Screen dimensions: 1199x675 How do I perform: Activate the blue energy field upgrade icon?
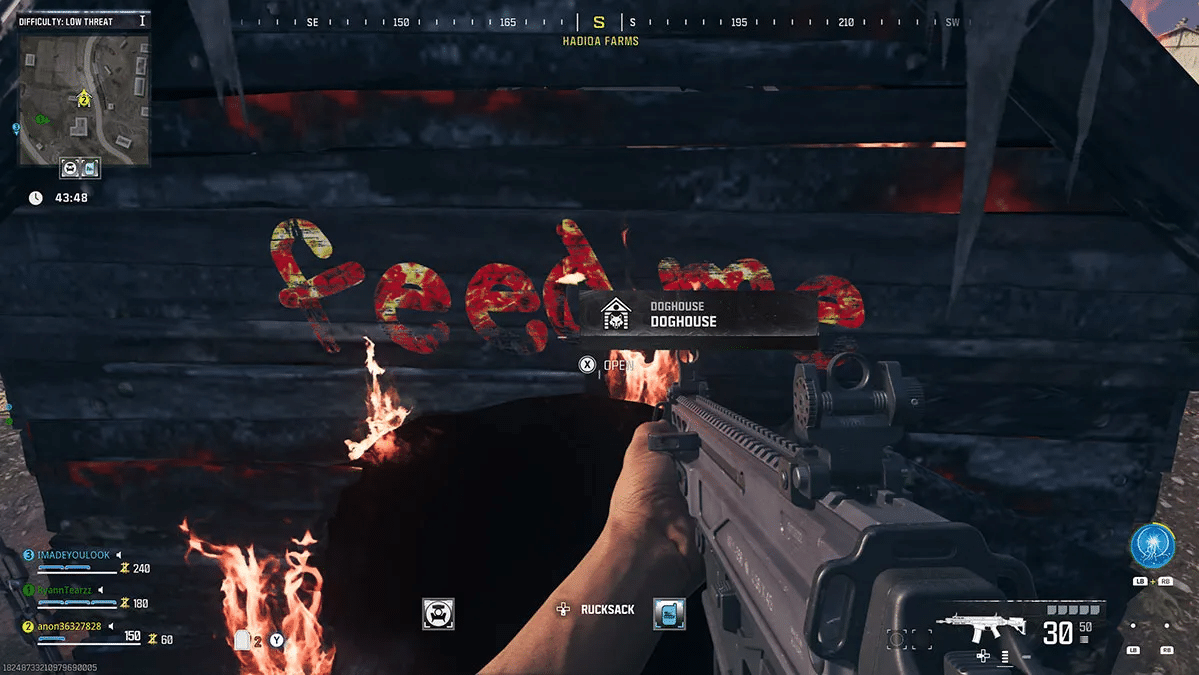[1151, 545]
